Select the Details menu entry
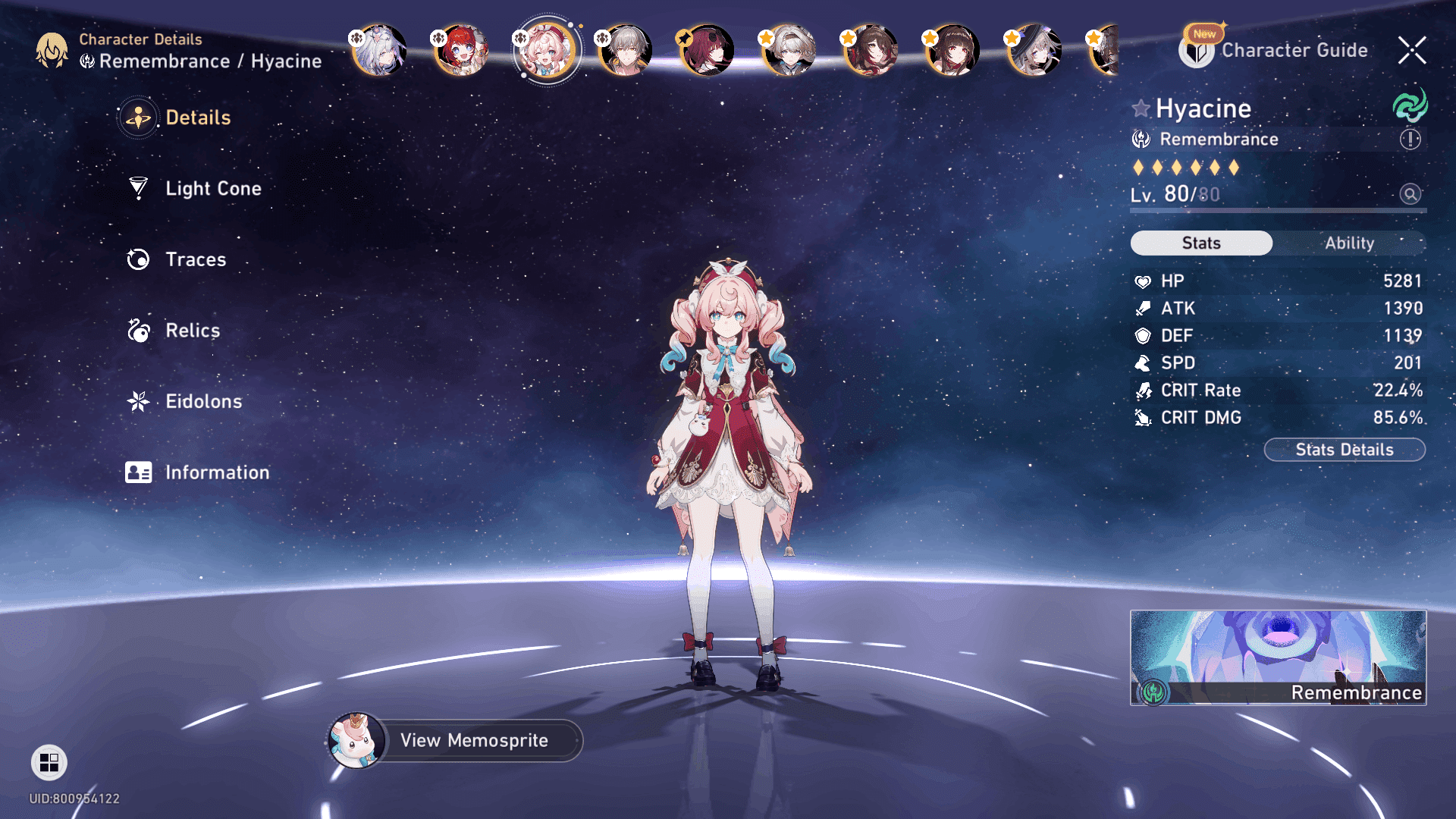This screenshot has height=819, width=1456. [x=197, y=118]
